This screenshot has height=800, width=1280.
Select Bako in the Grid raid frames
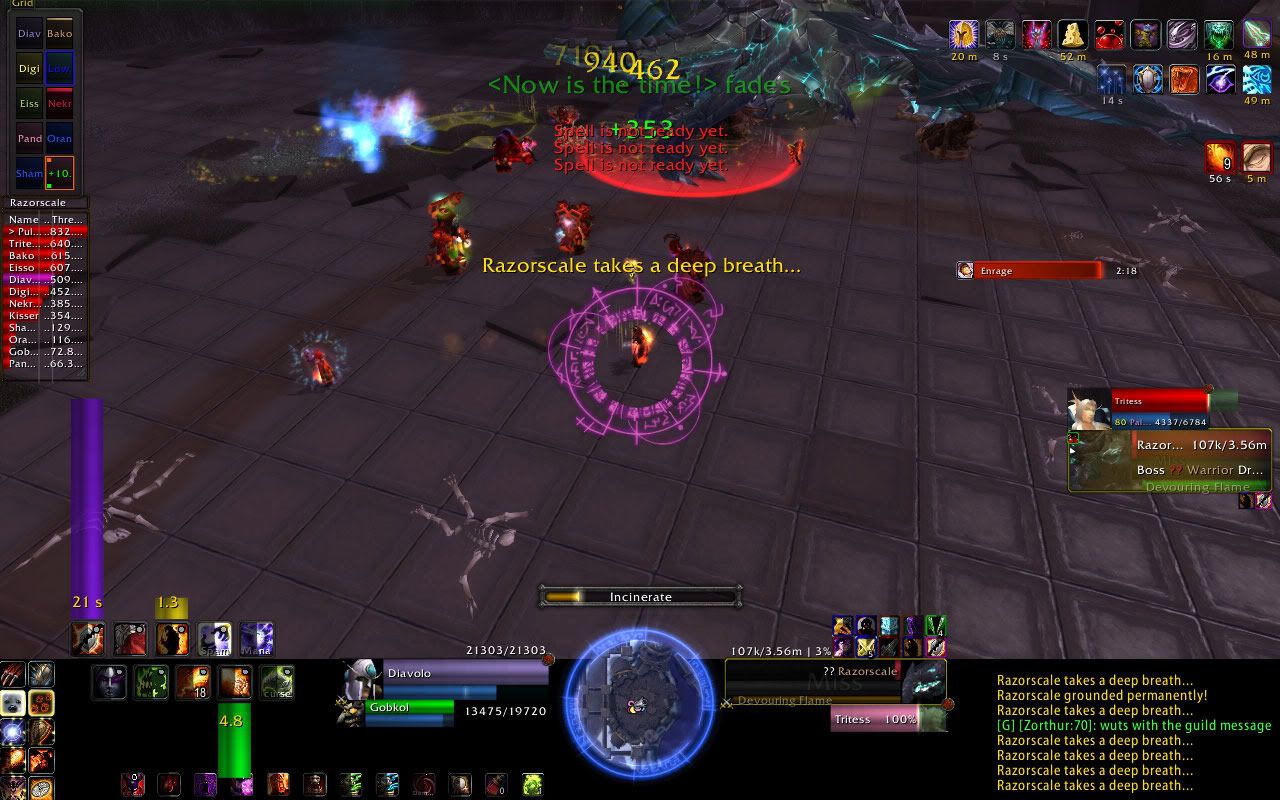tap(59, 33)
